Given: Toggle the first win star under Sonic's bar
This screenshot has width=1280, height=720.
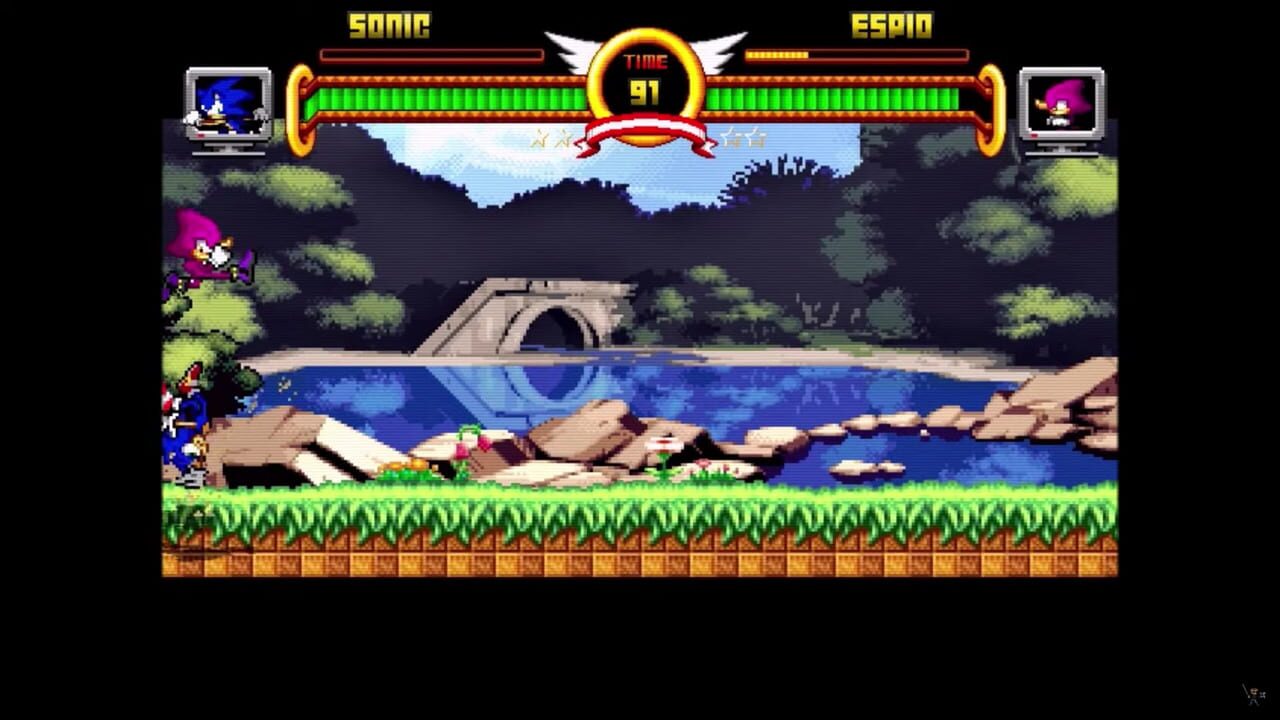Looking at the screenshot, I should pyautogui.click(x=542, y=139).
